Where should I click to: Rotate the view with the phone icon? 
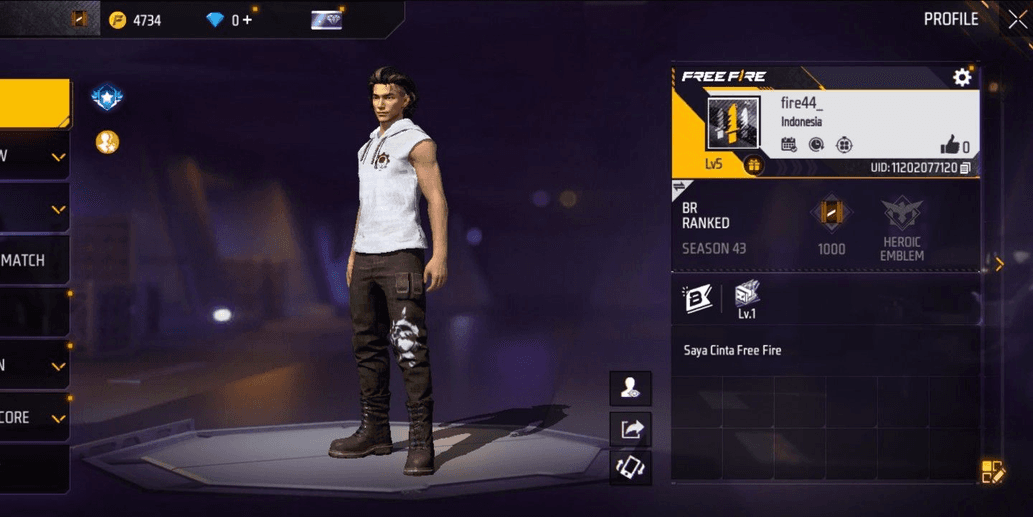pos(631,467)
